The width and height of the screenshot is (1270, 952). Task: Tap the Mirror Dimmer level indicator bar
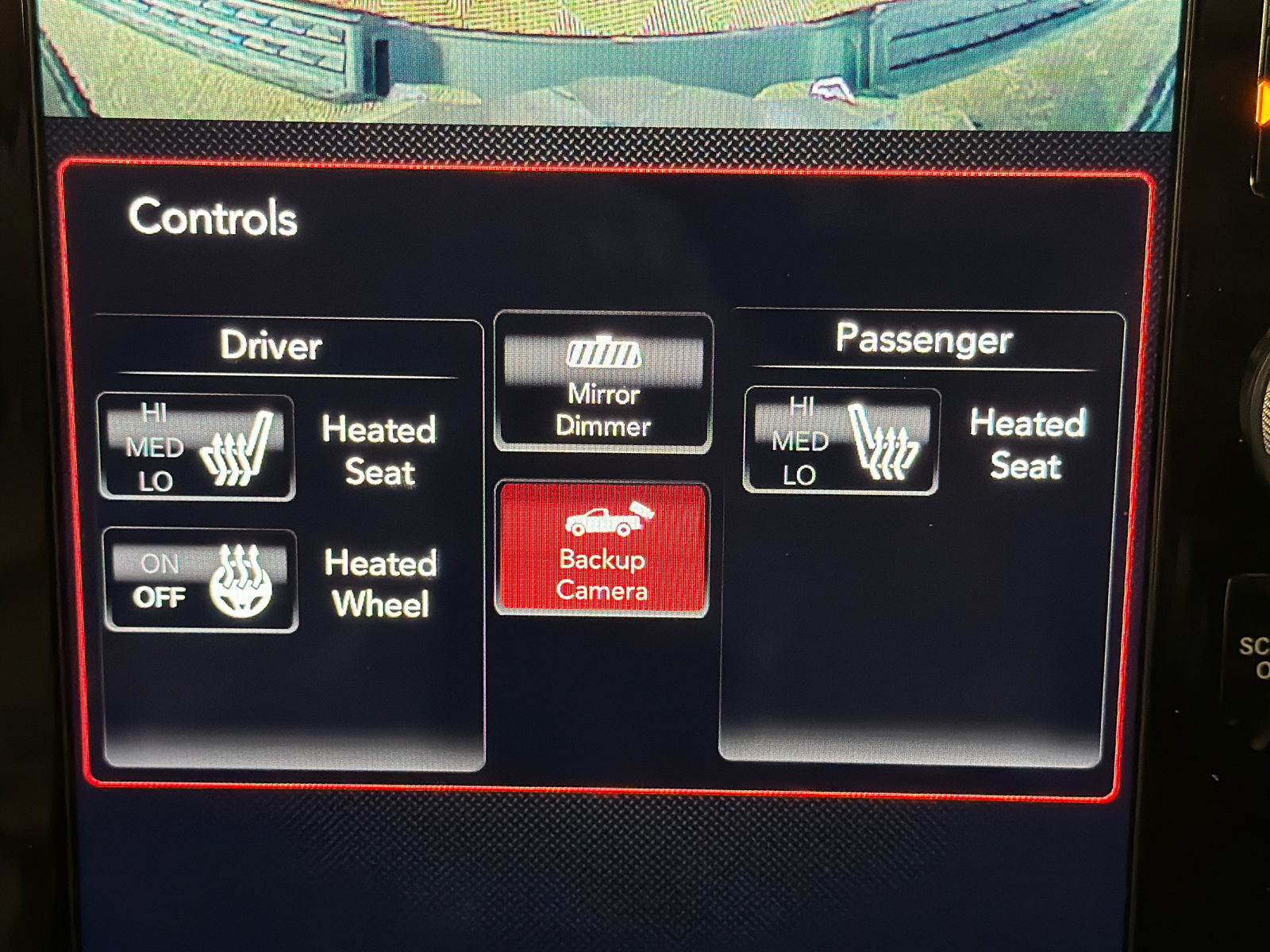point(604,355)
